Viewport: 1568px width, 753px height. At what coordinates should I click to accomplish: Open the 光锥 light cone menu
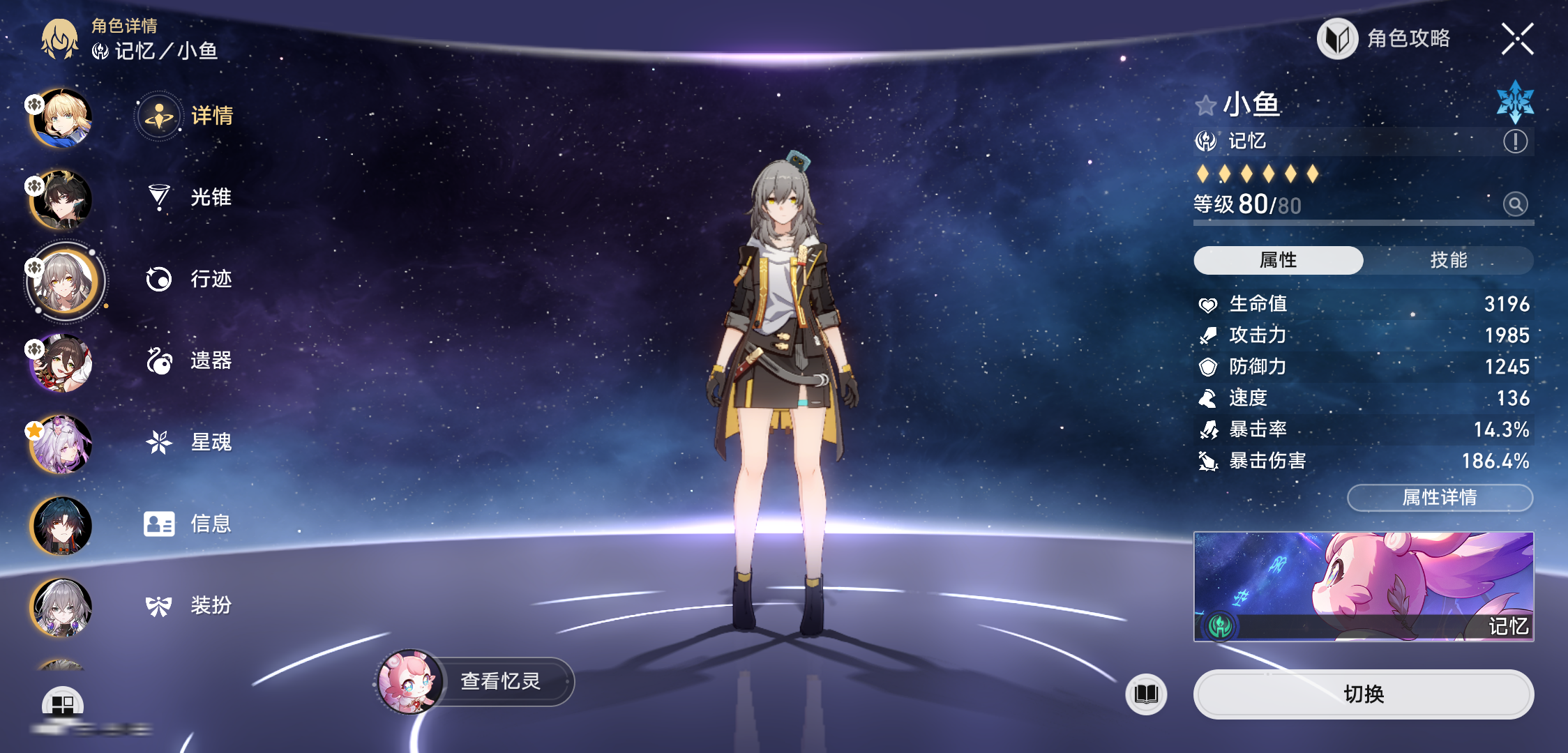[x=190, y=197]
